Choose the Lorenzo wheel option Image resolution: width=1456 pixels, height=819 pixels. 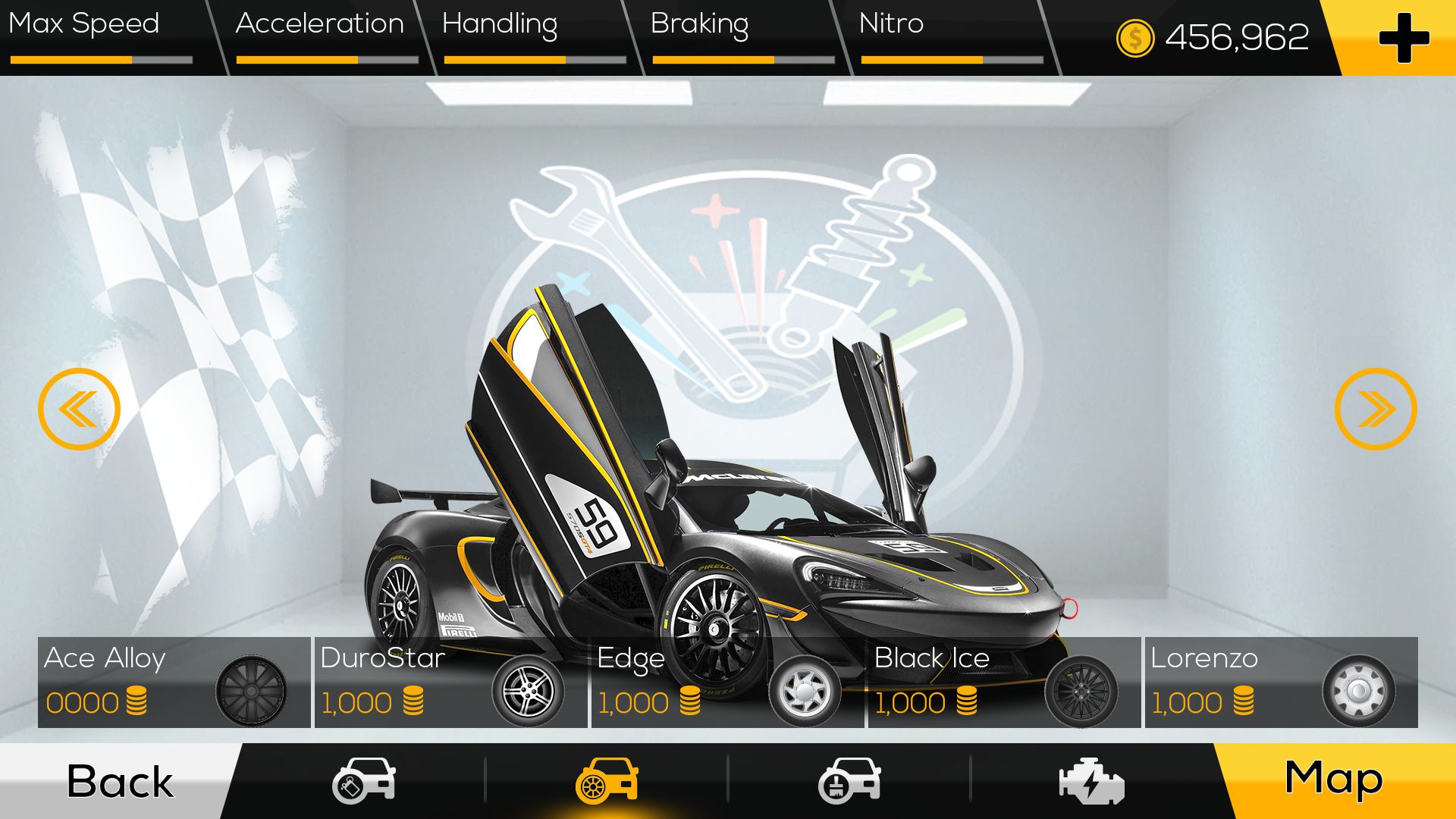pos(1281,682)
